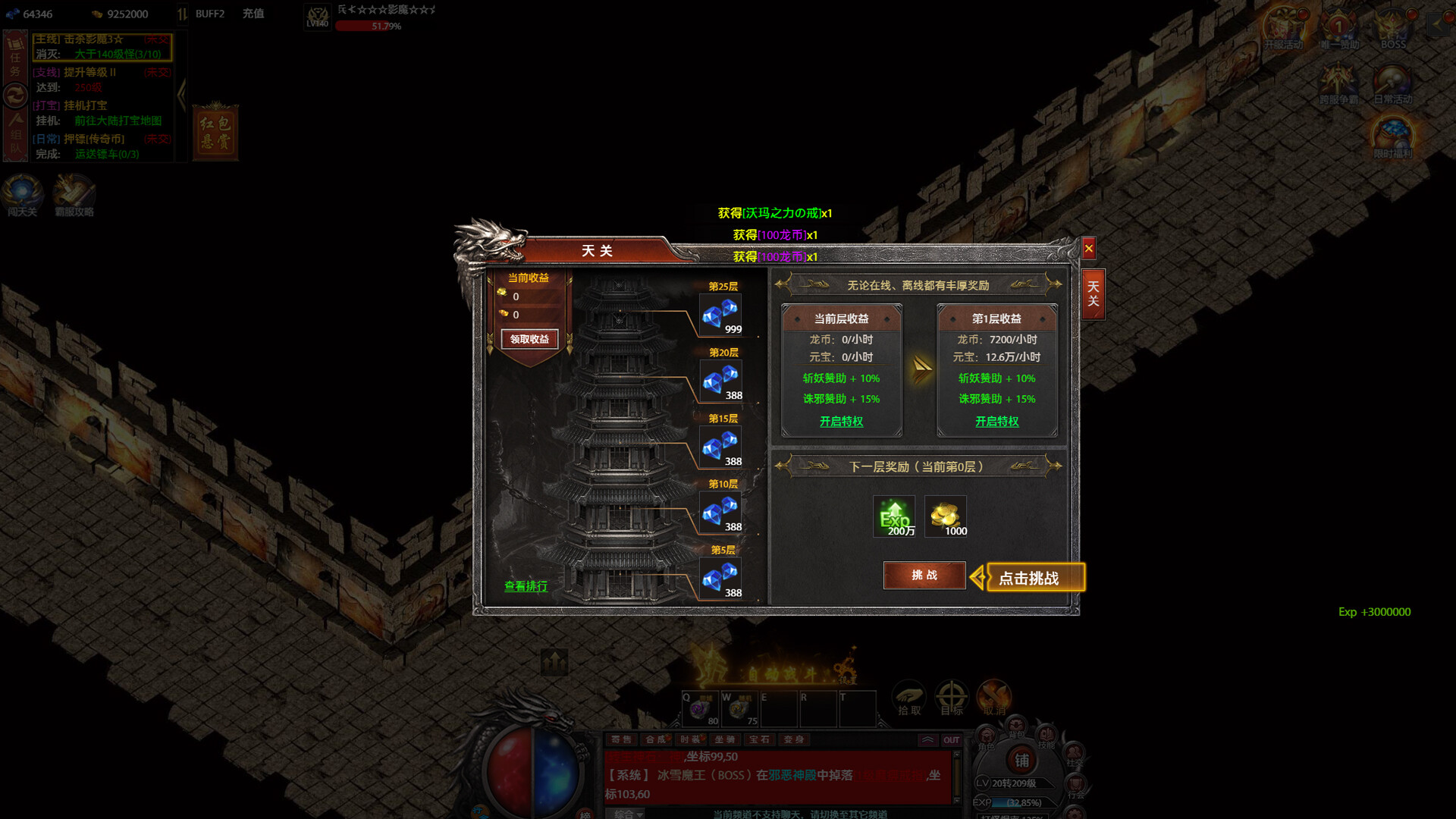Open the 背包 backpack icon
The width and height of the screenshot is (1456, 819).
(1016, 726)
